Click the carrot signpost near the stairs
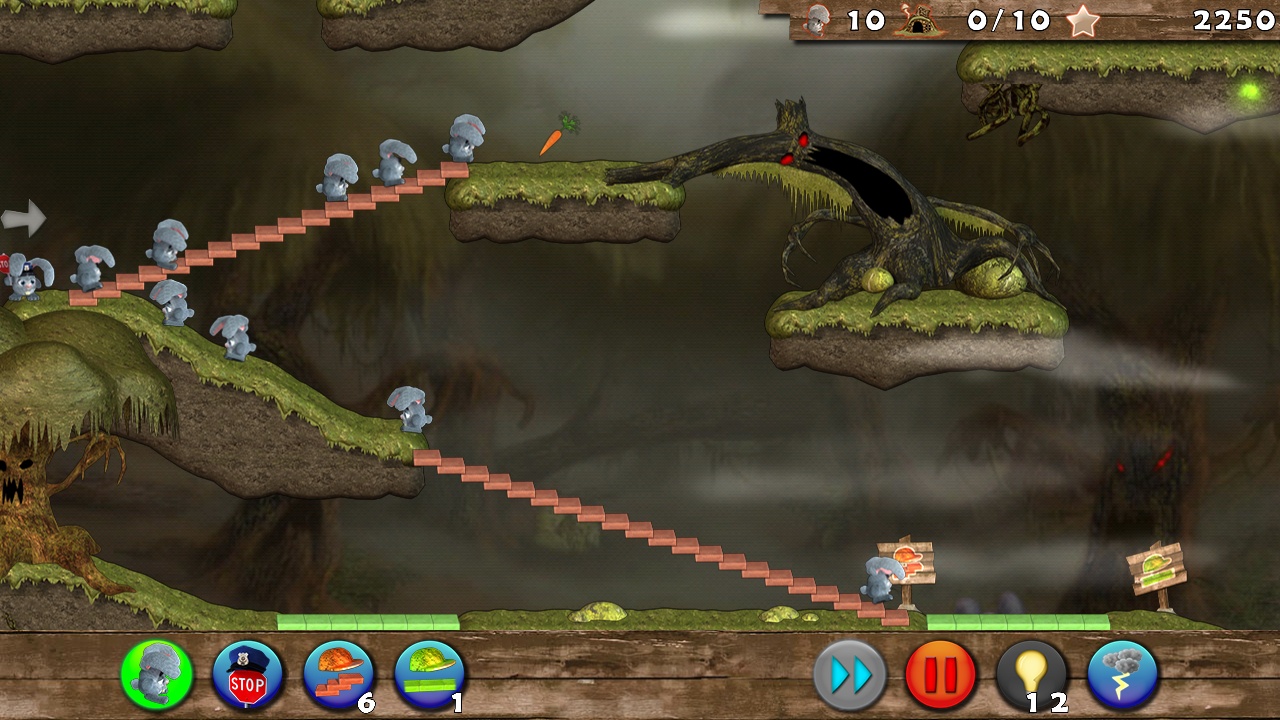This screenshot has height=720, width=1280. (x=908, y=562)
